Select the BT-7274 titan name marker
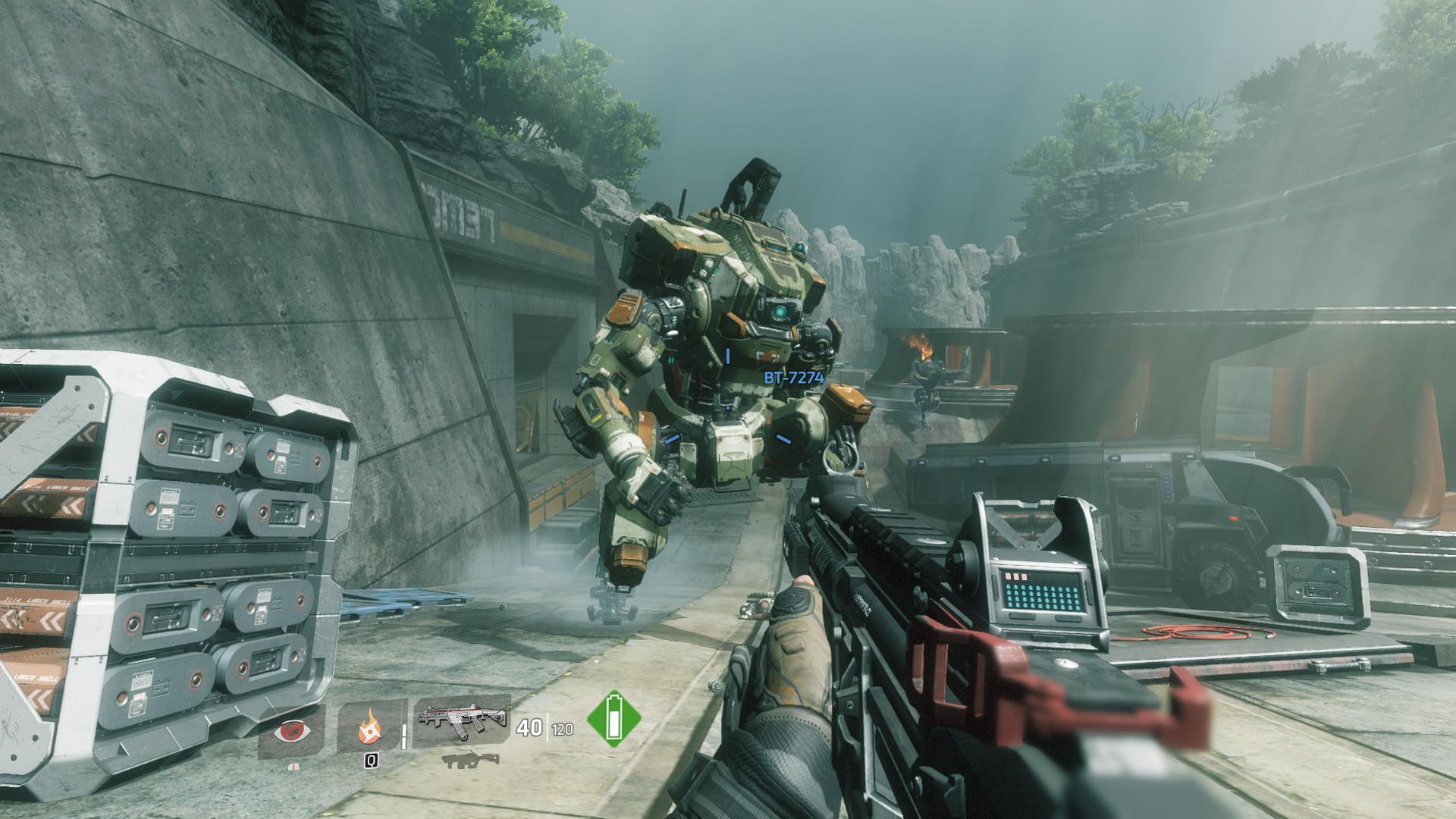 tap(793, 377)
